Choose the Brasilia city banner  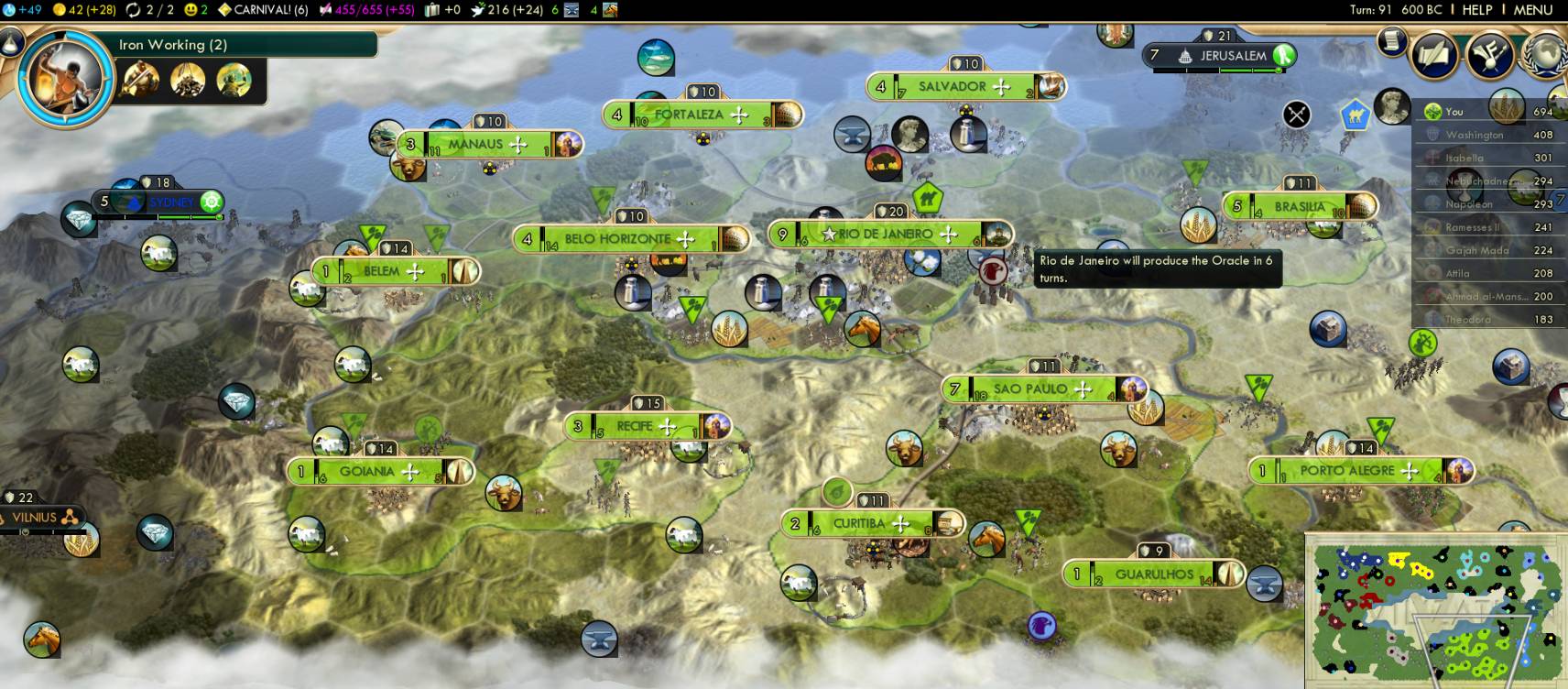click(1299, 207)
